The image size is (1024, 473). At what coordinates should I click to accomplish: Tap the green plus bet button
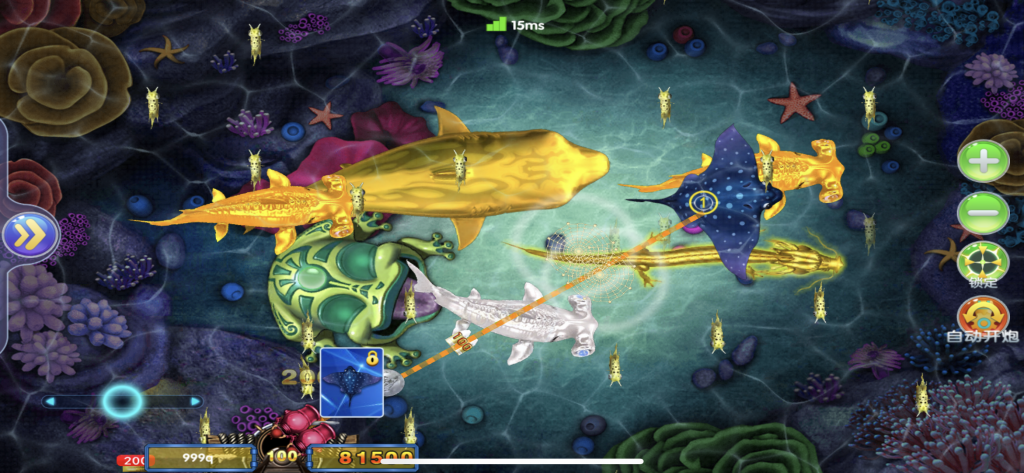[983, 162]
